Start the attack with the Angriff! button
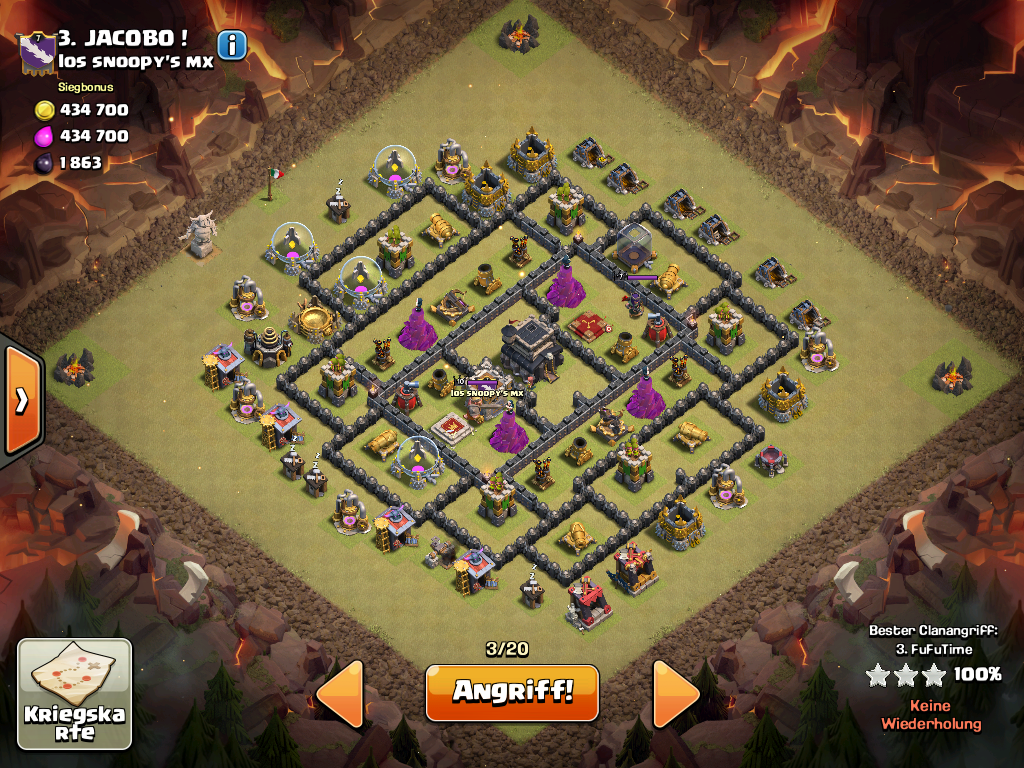The height and width of the screenshot is (768, 1024). pyautogui.click(x=511, y=692)
